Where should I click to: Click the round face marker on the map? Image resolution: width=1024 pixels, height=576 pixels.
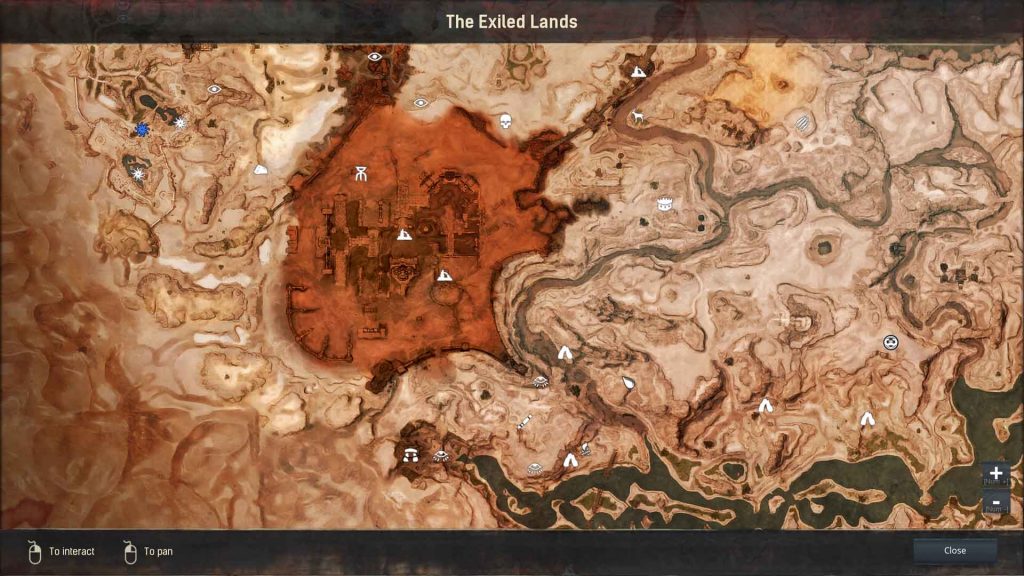(x=891, y=342)
